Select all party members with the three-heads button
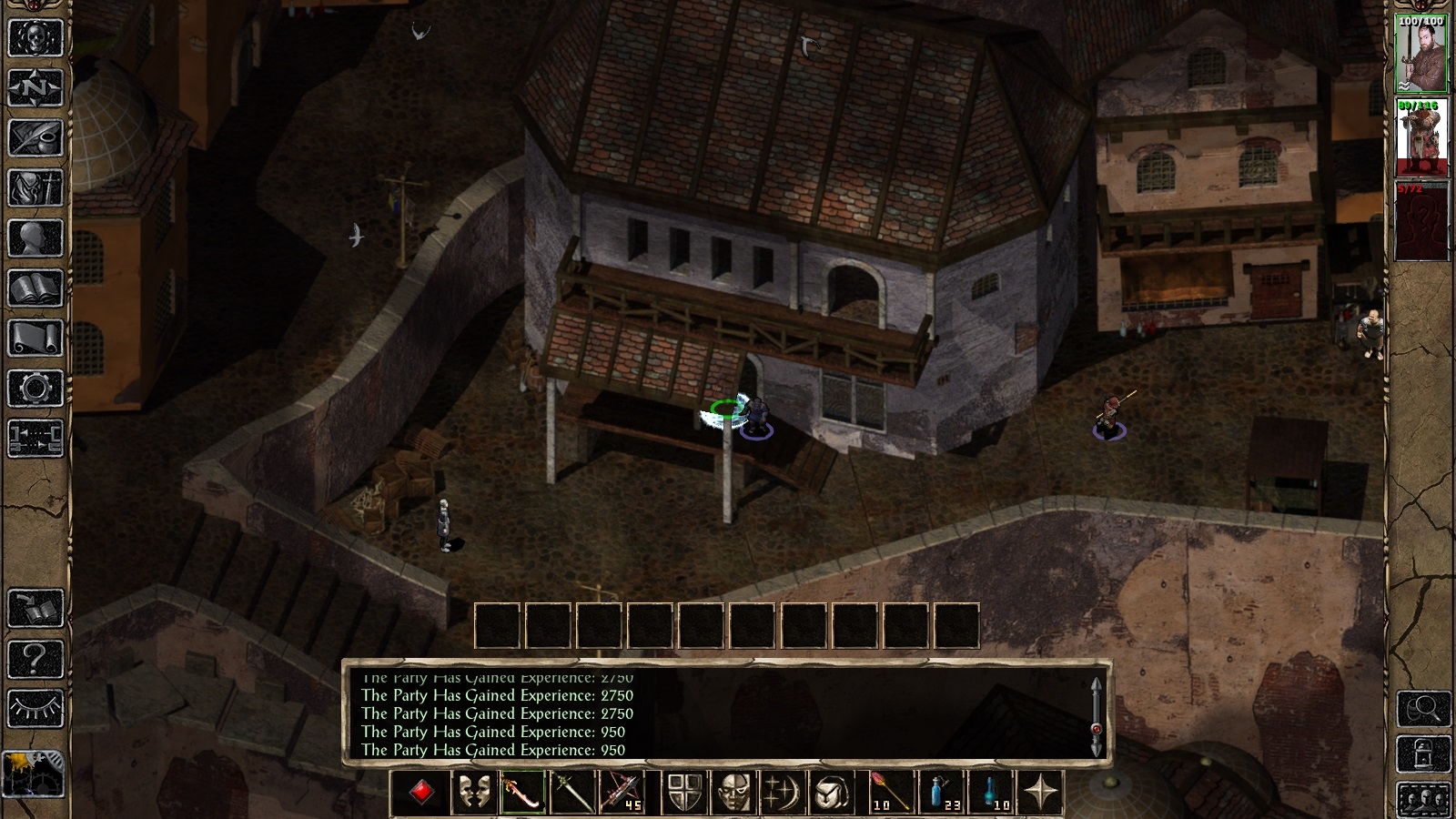The image size is (1456, 819). coord(1423,800)
